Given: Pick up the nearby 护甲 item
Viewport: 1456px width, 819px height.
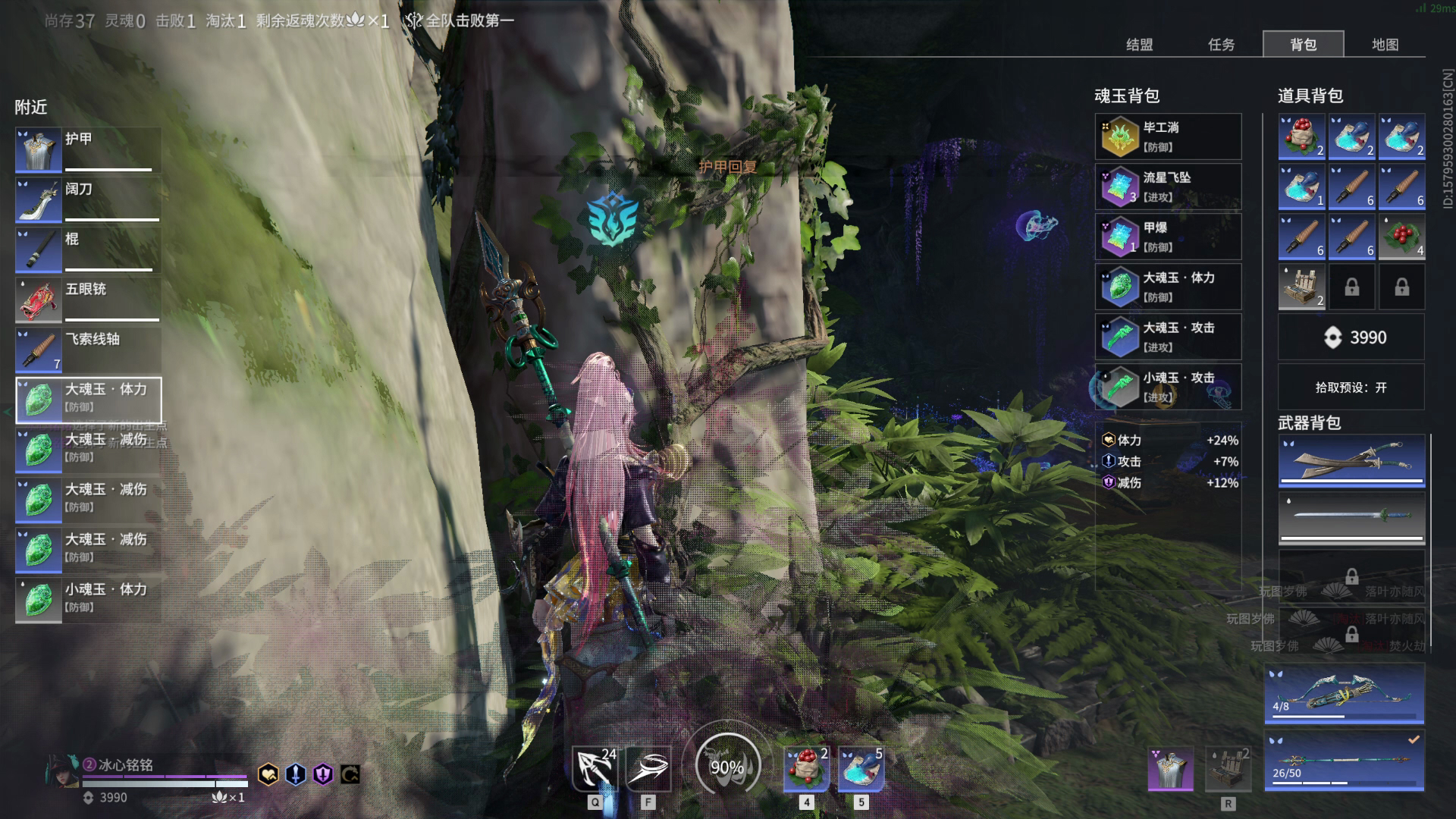Looking at the screenshot, I should tap(88, 150).
